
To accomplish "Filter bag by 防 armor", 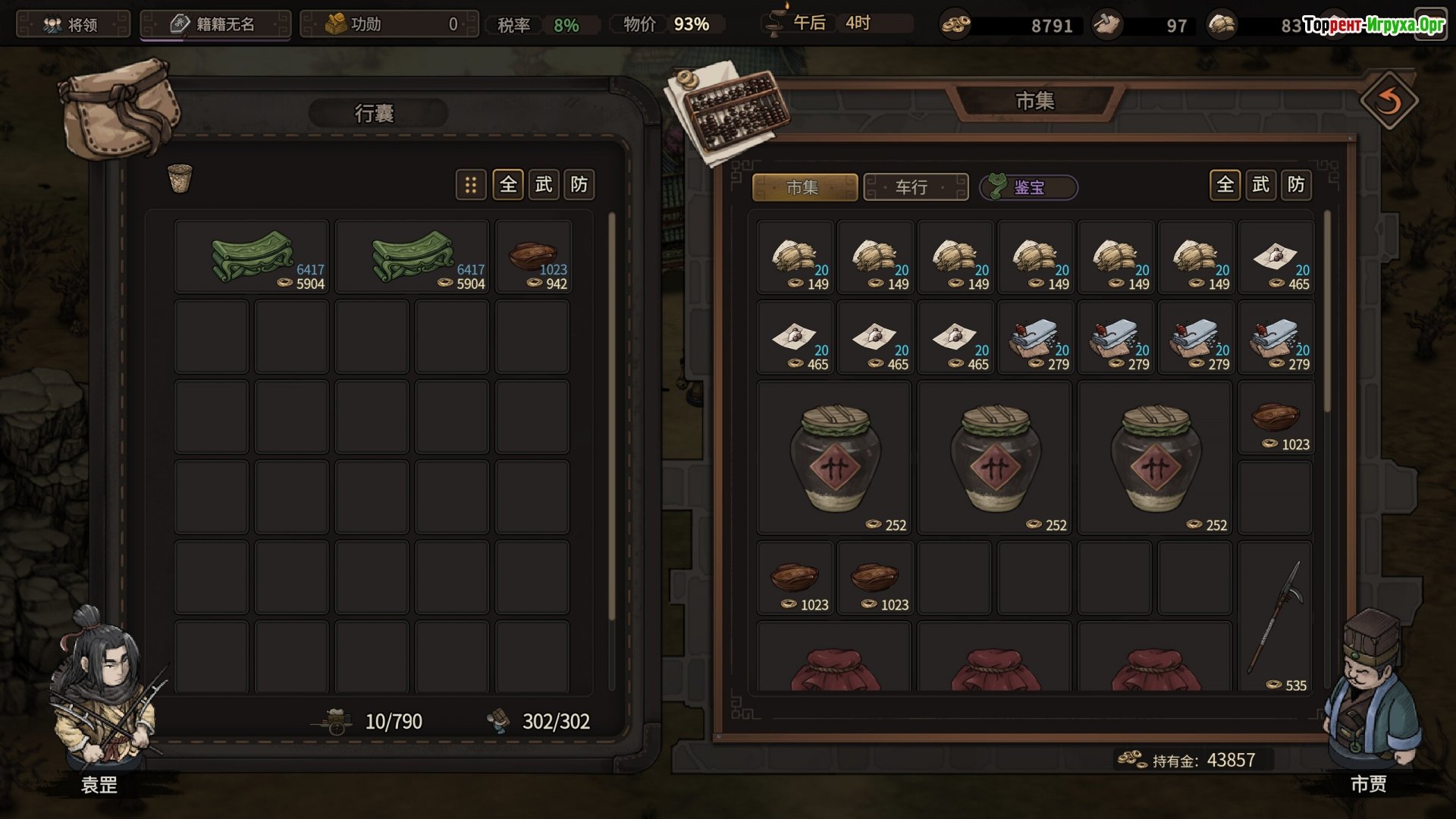I will (x=579, y=184).
